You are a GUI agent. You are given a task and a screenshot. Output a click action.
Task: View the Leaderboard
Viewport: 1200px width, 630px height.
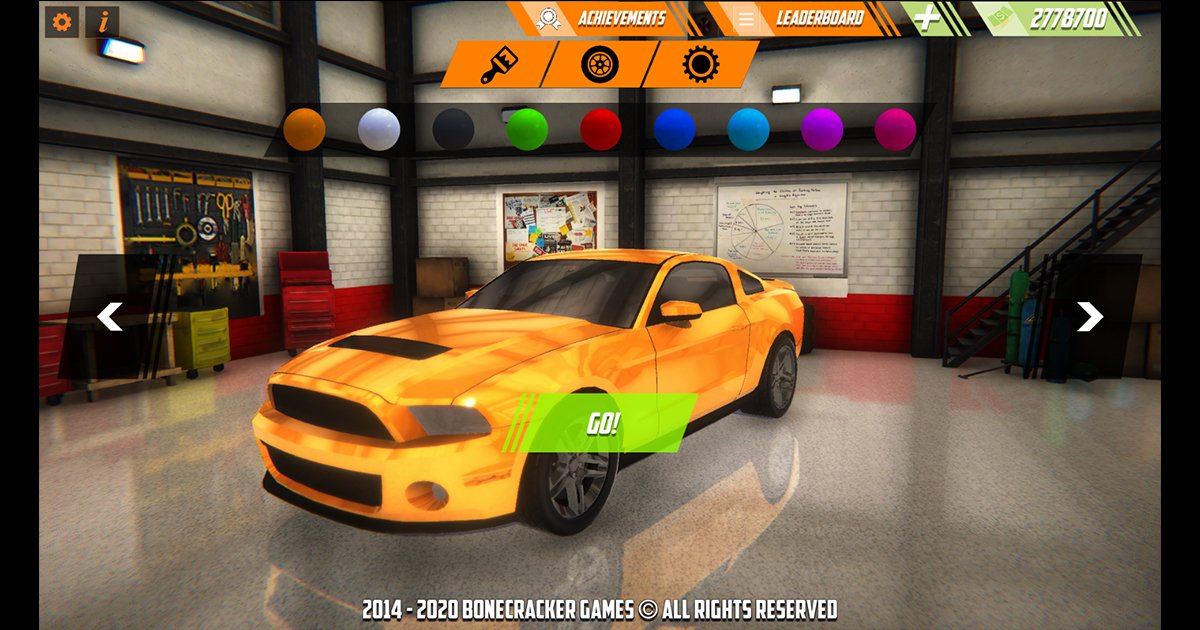click(x=805, y=18)
